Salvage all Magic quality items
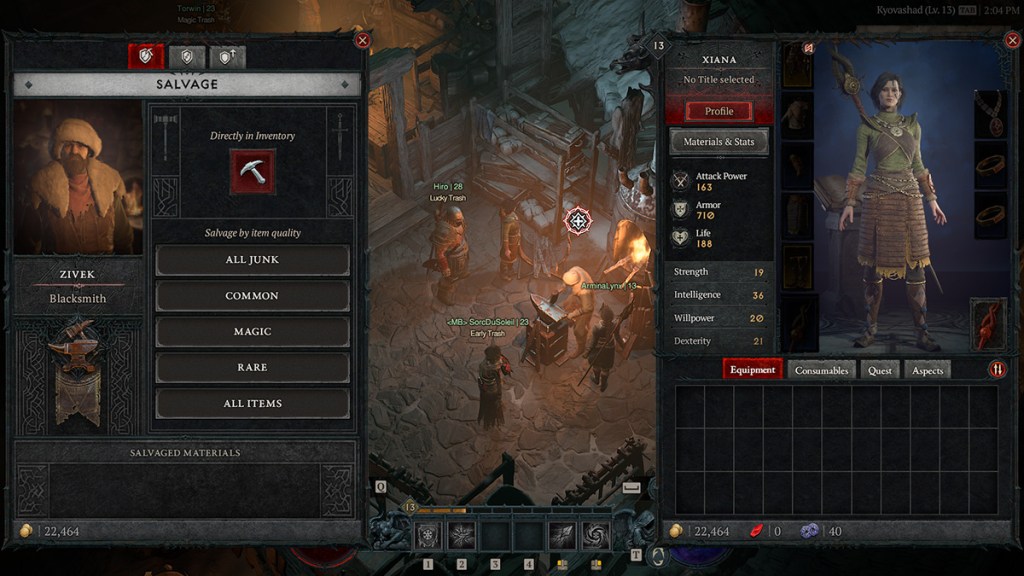Viewport: 1024px width, 576px height. click(252, 332)
